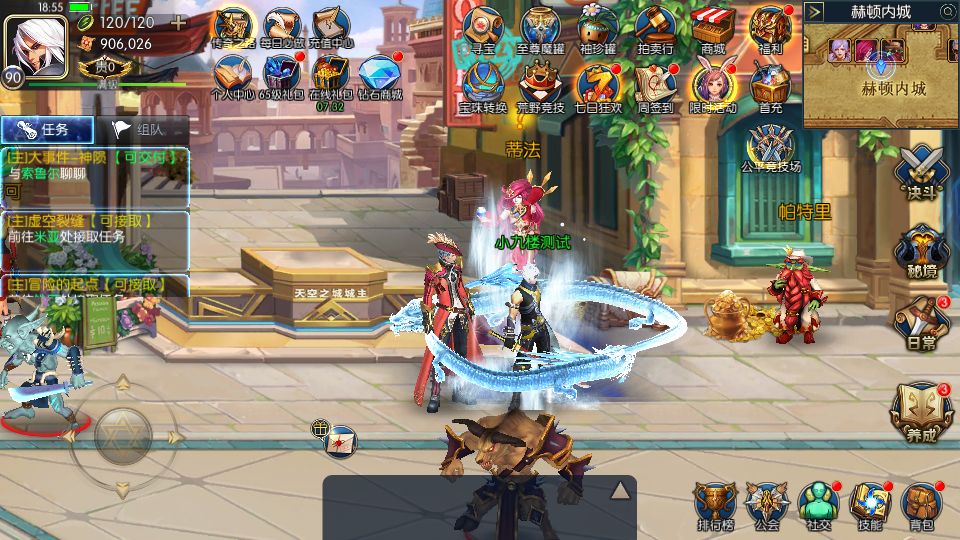This screenshot has width=960, height=540.
Task: Open the 养成 development button
Action: 921,412
